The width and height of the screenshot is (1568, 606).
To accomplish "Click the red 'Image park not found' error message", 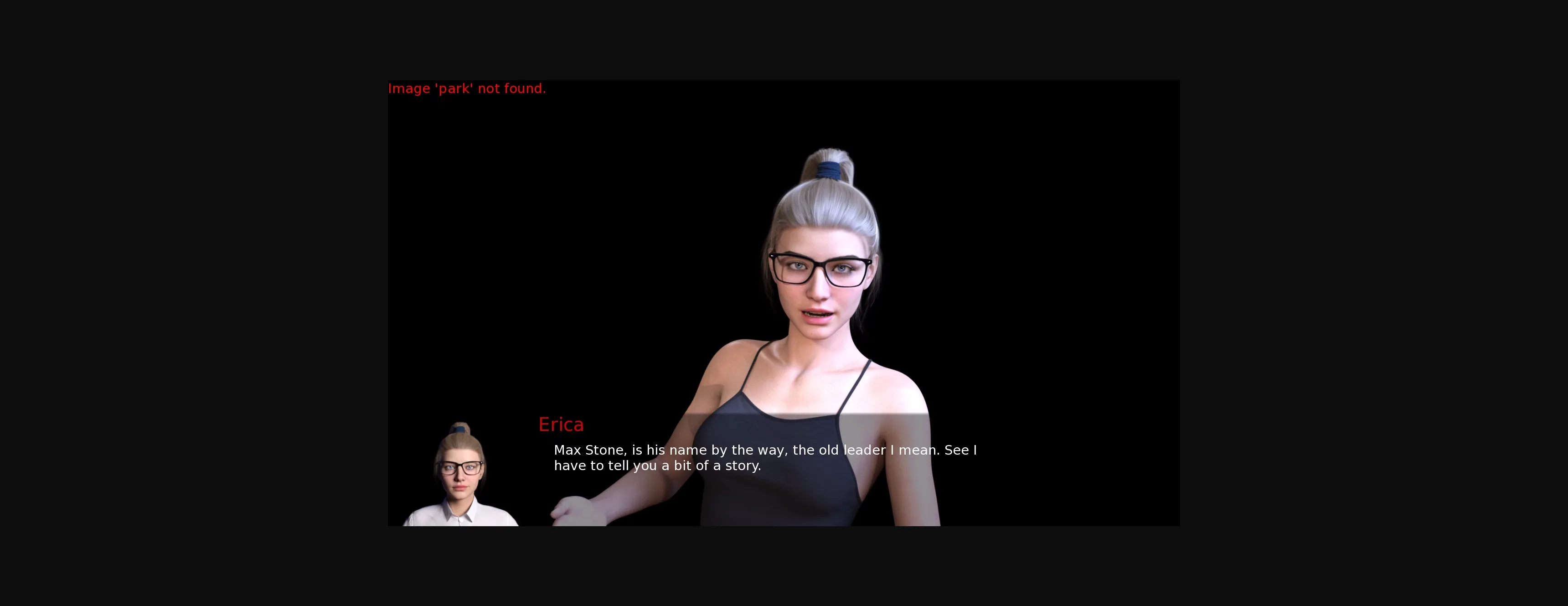I will pyautogui.click(x=467, y=88).
